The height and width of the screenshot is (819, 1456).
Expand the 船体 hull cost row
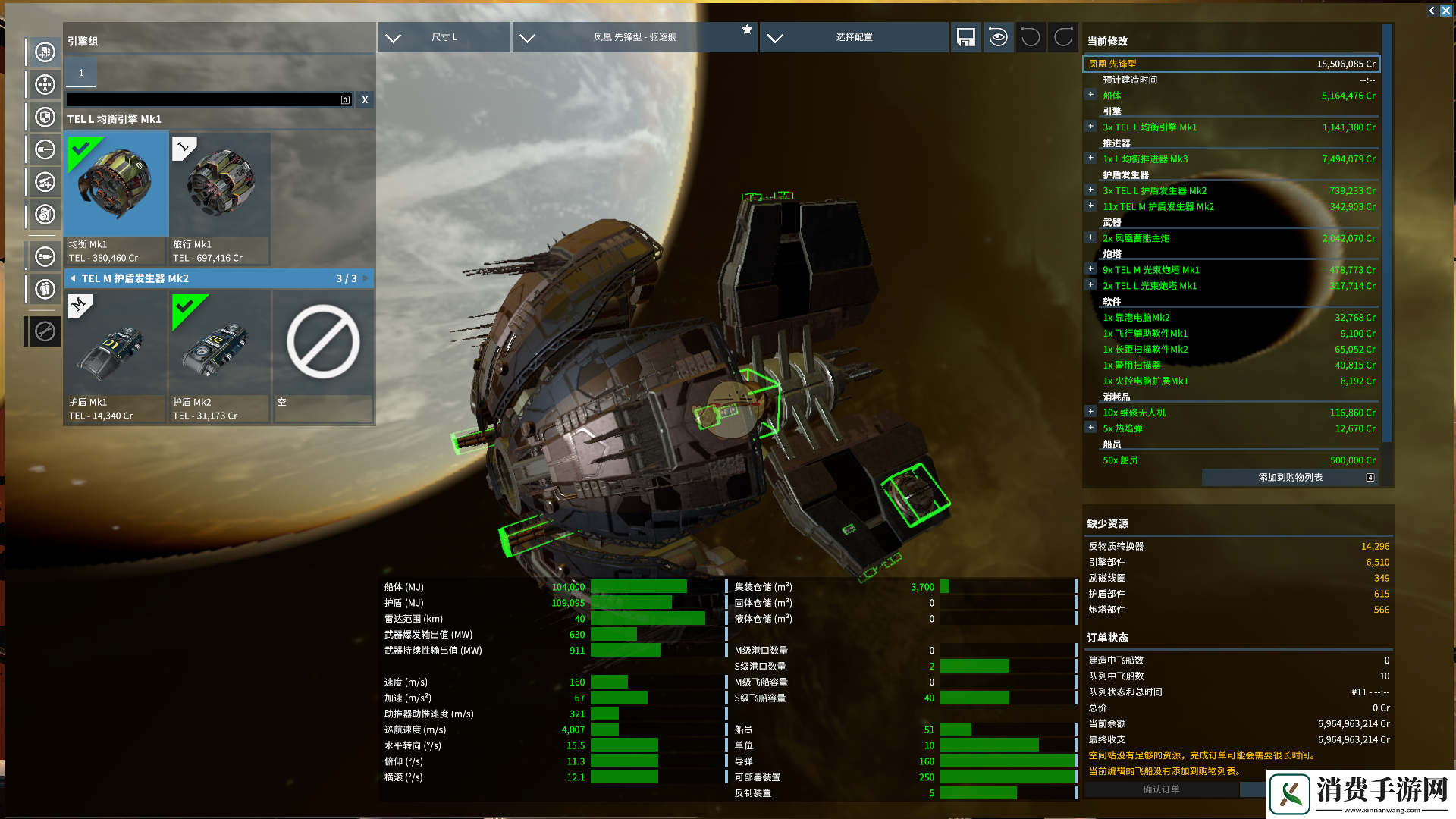pyautogui.click(x=1090, y=95)
